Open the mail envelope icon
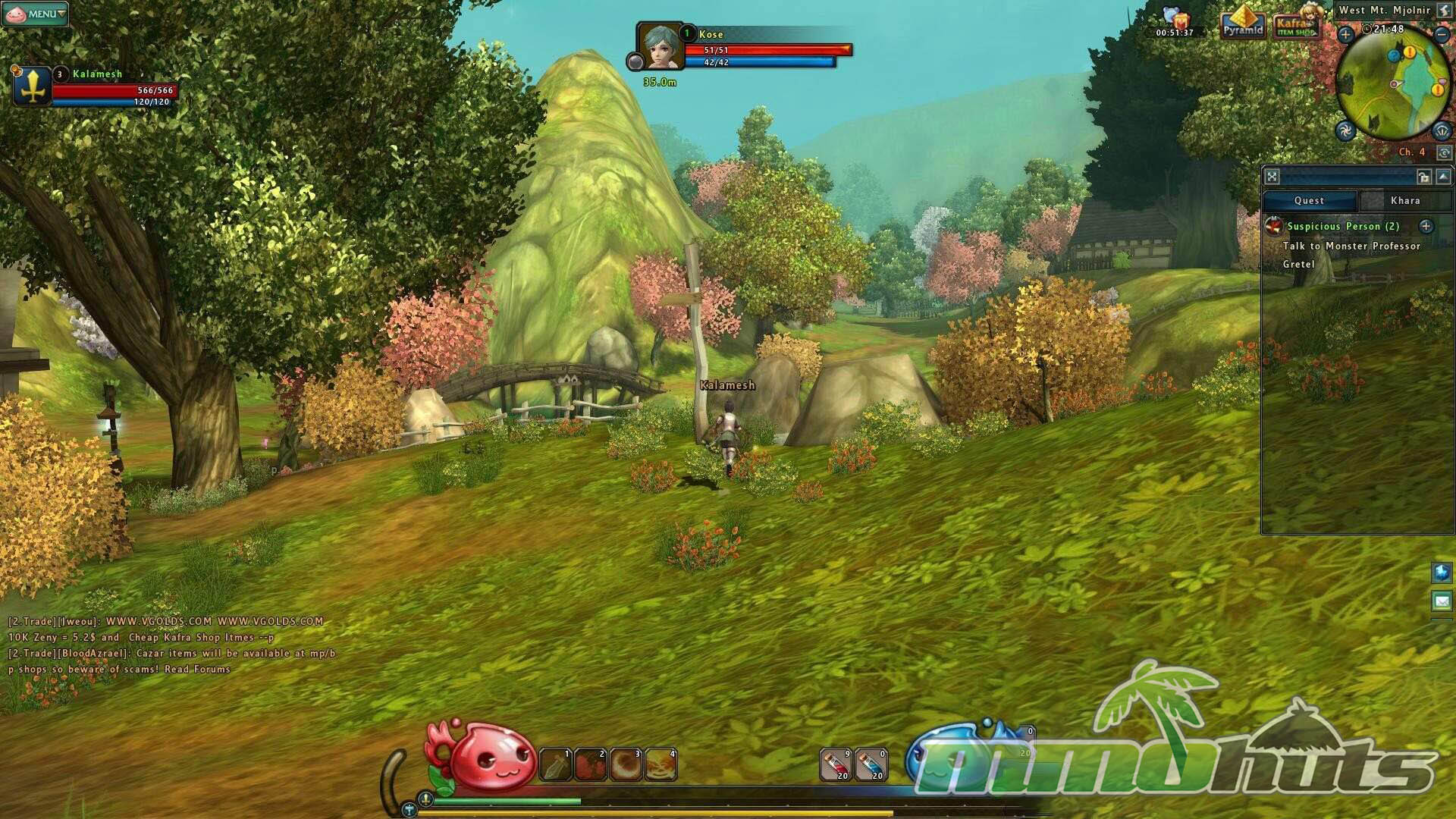The width and height of the screenshot is (1456, 819). [1442, 601]
